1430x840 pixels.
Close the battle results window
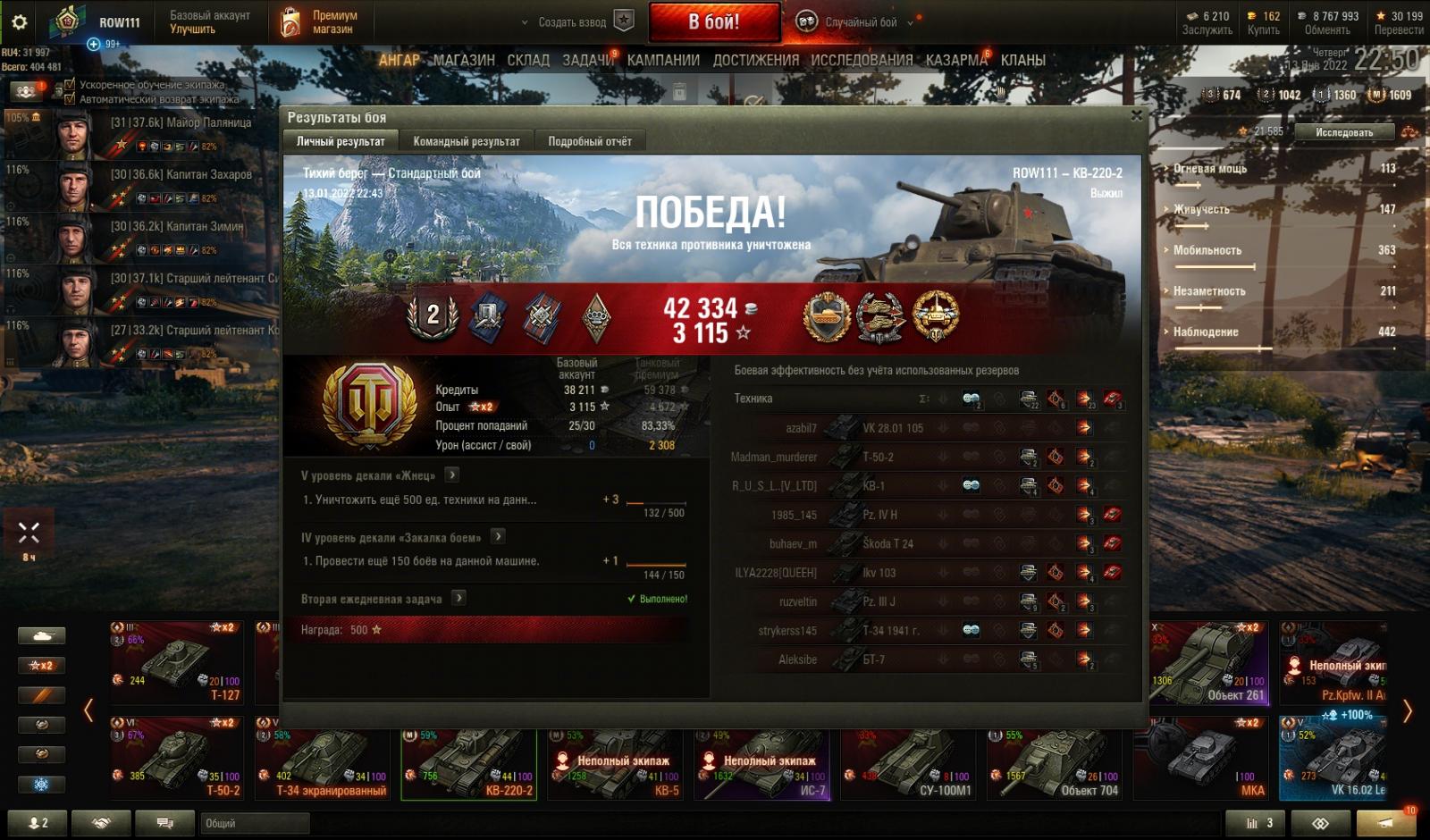tap(1136, 115)
